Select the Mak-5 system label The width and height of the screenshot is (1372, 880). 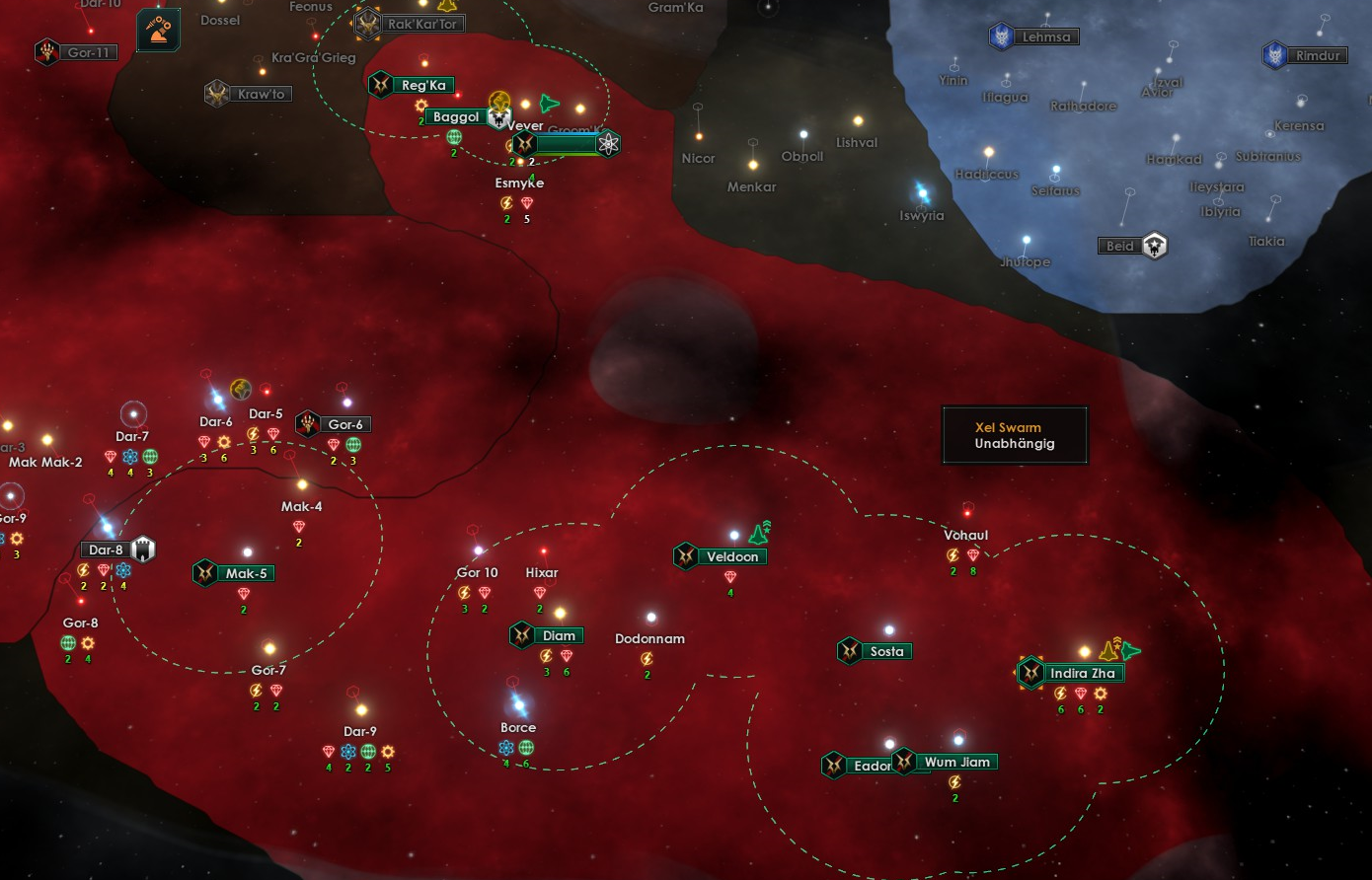246,573
